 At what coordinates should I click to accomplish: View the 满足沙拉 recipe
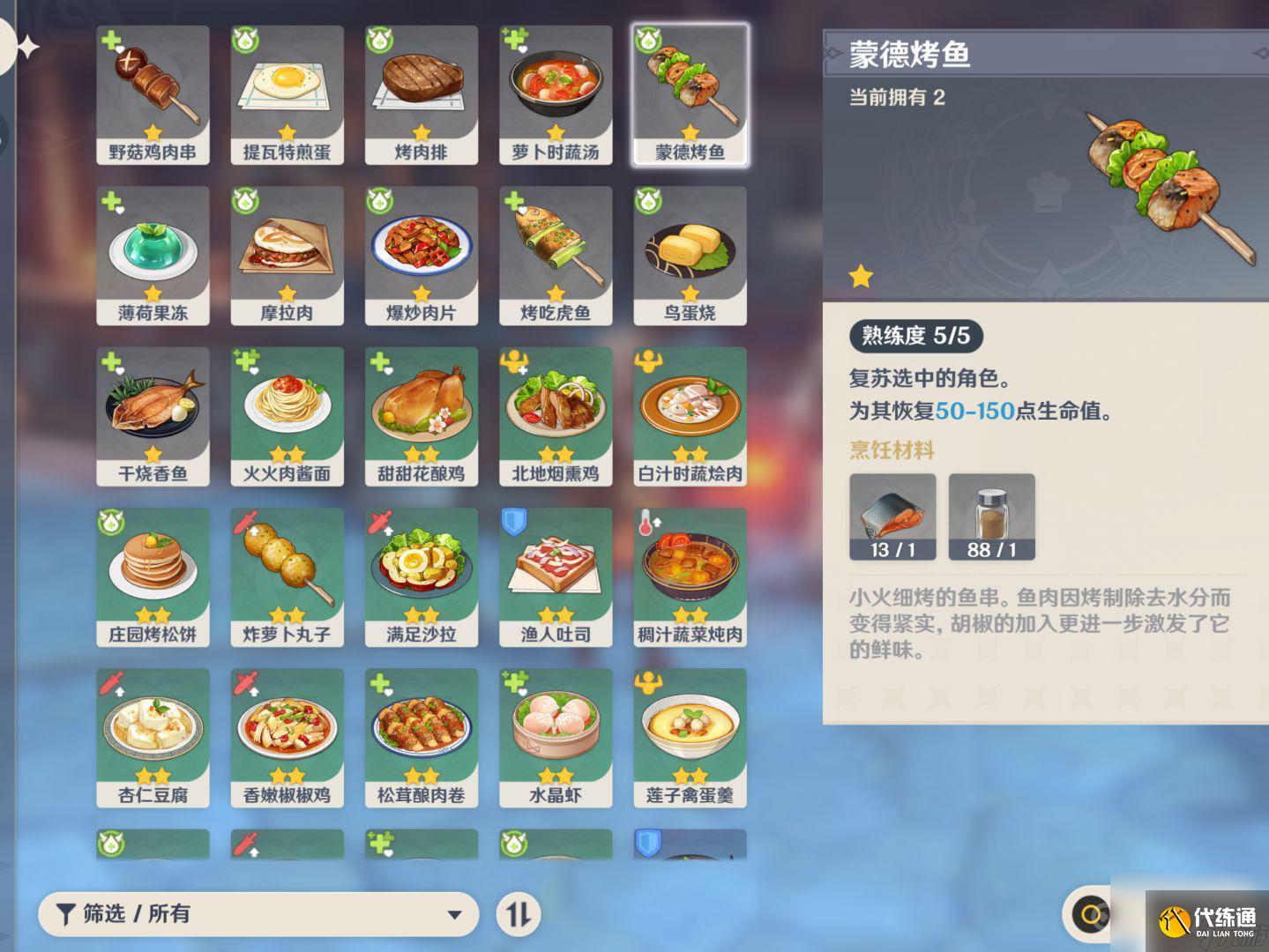[x=421, y=575]
